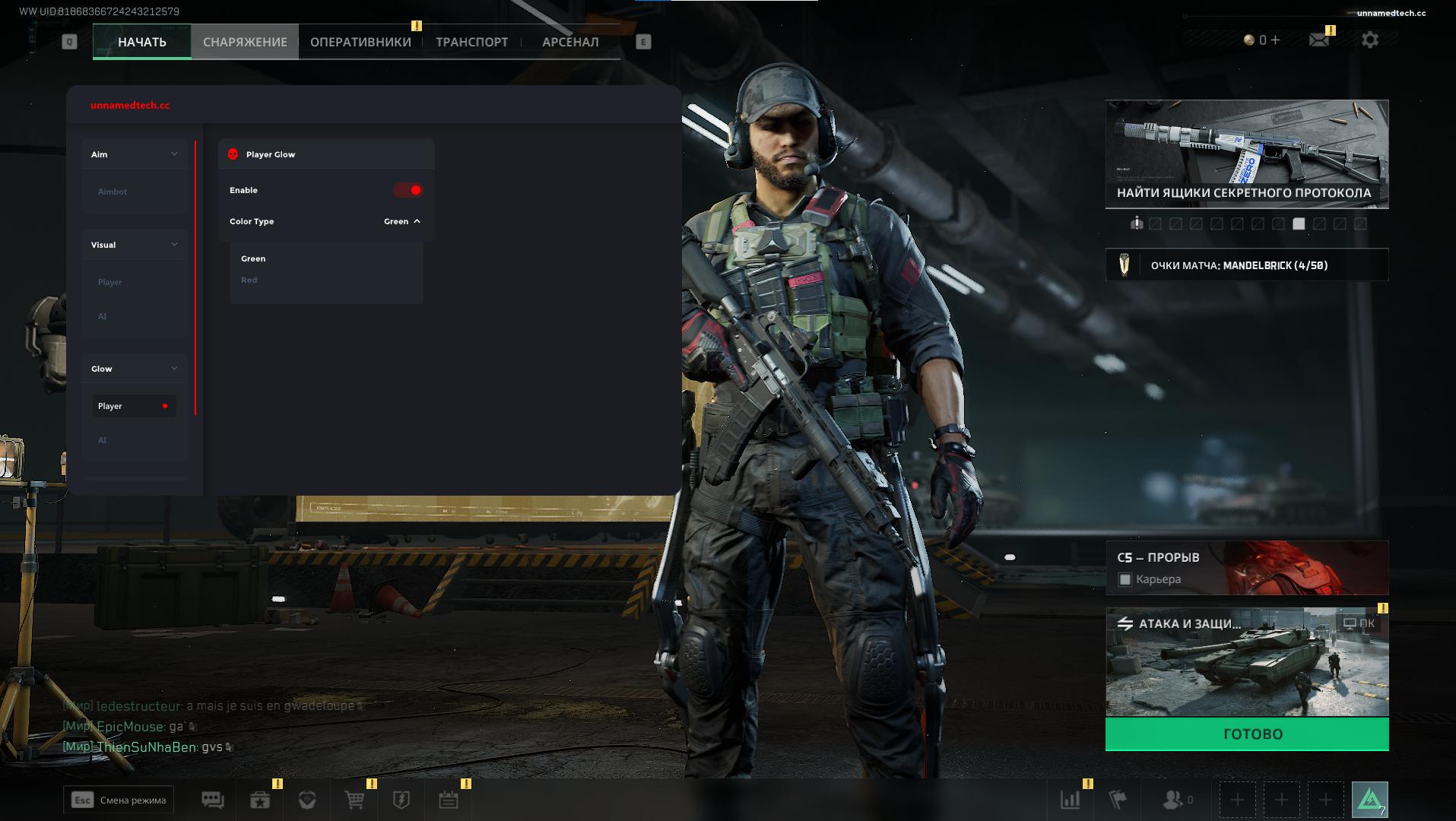Viewport: 1456px width, 821px height.
Task: Select the Атака и защита mode thumbnail
Action: [x=1247, y=663]
